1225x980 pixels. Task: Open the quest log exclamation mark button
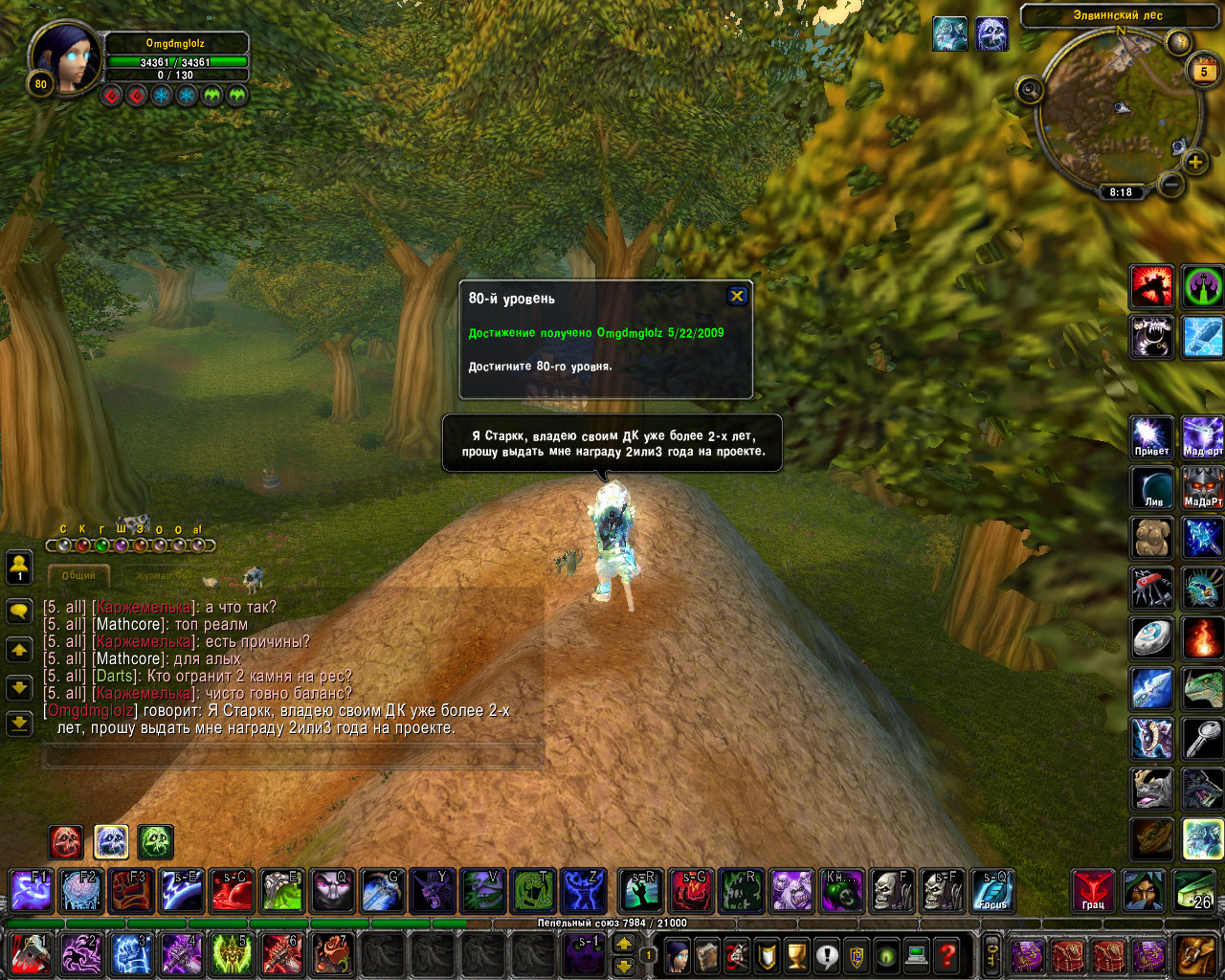[827, 954]
